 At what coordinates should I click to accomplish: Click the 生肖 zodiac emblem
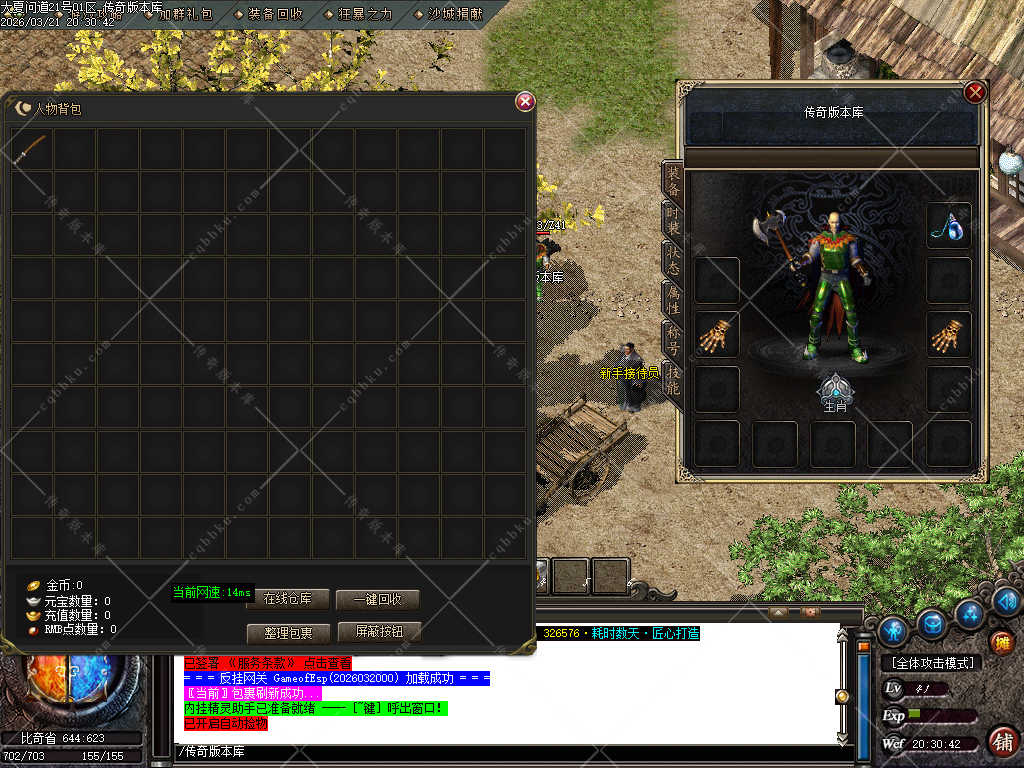834,389
